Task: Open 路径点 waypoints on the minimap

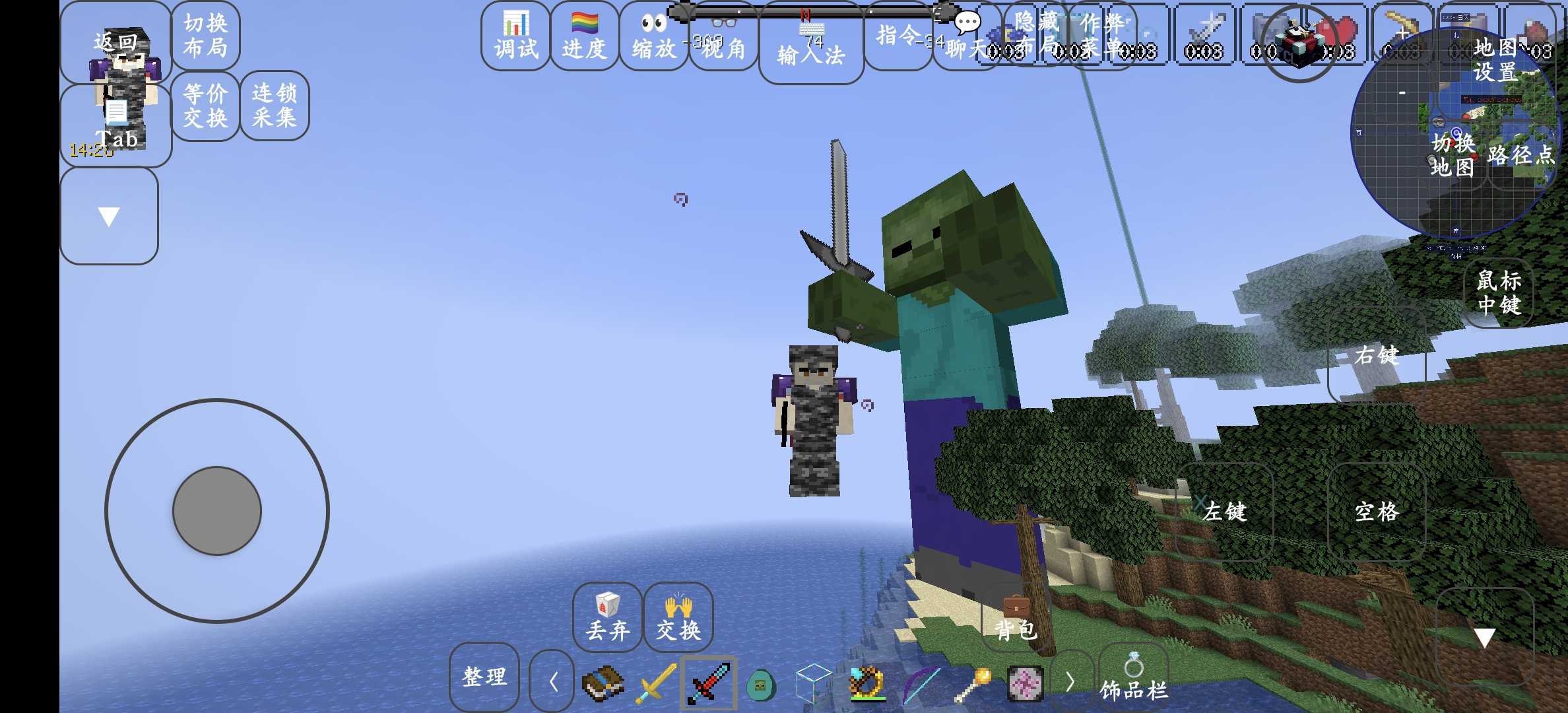Action: coord(1520,156)
